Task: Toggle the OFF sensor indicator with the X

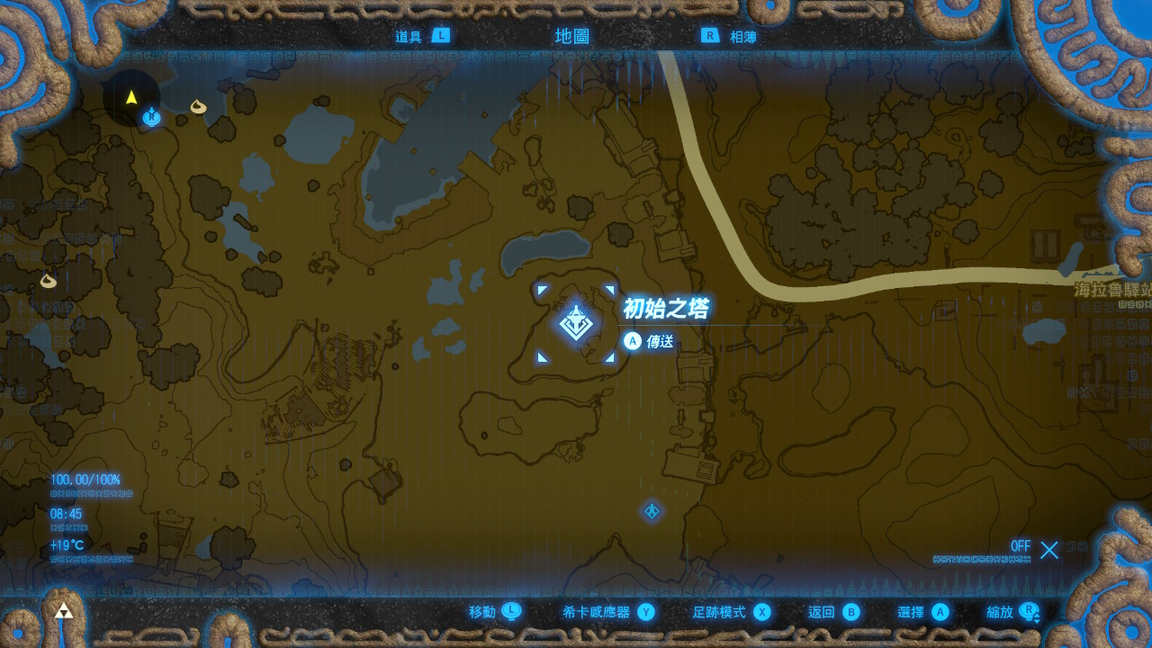Action: (1048, 549)
